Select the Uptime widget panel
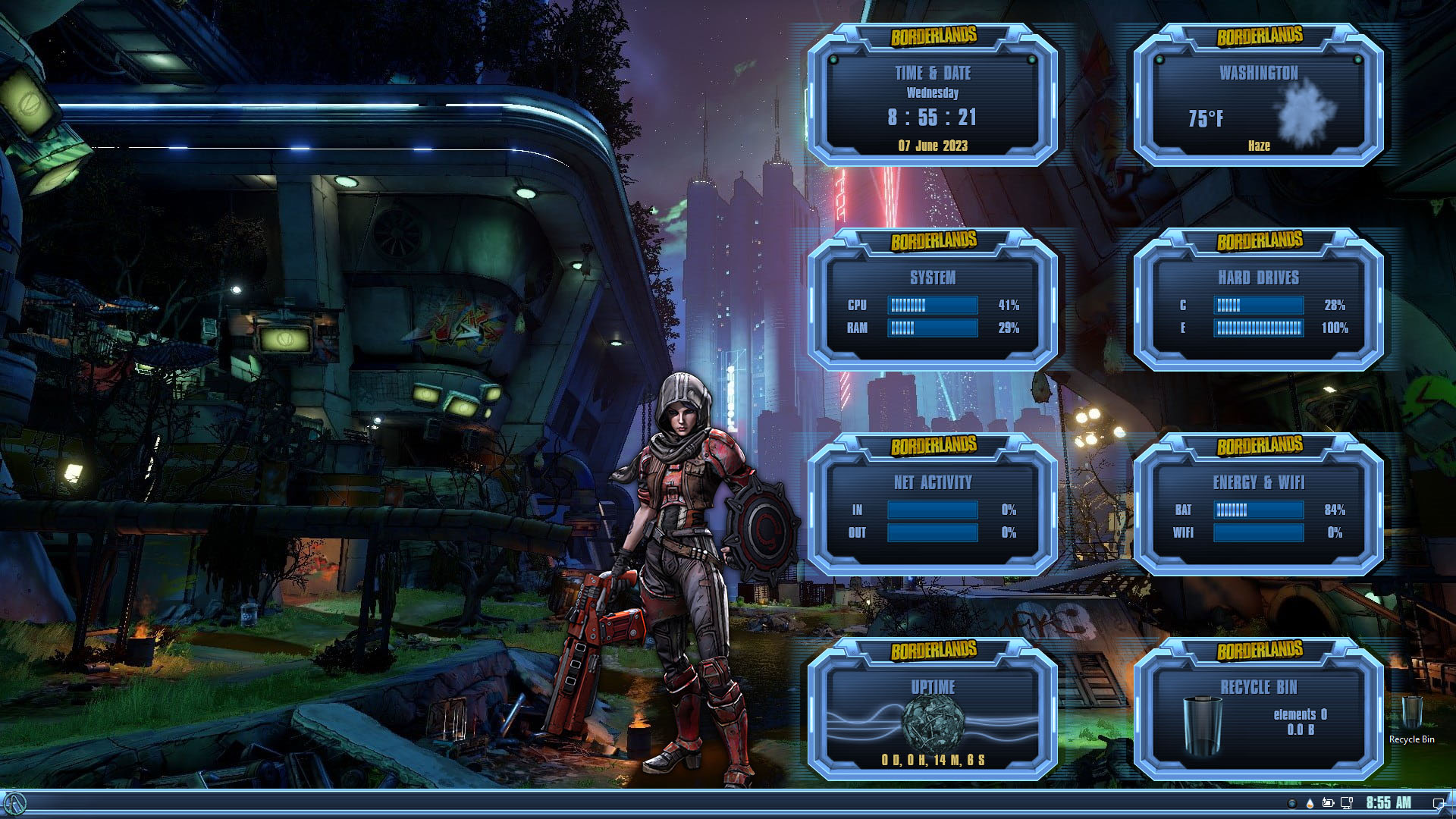The height and width of the screenshot is (819, 1456). [932, 720]
